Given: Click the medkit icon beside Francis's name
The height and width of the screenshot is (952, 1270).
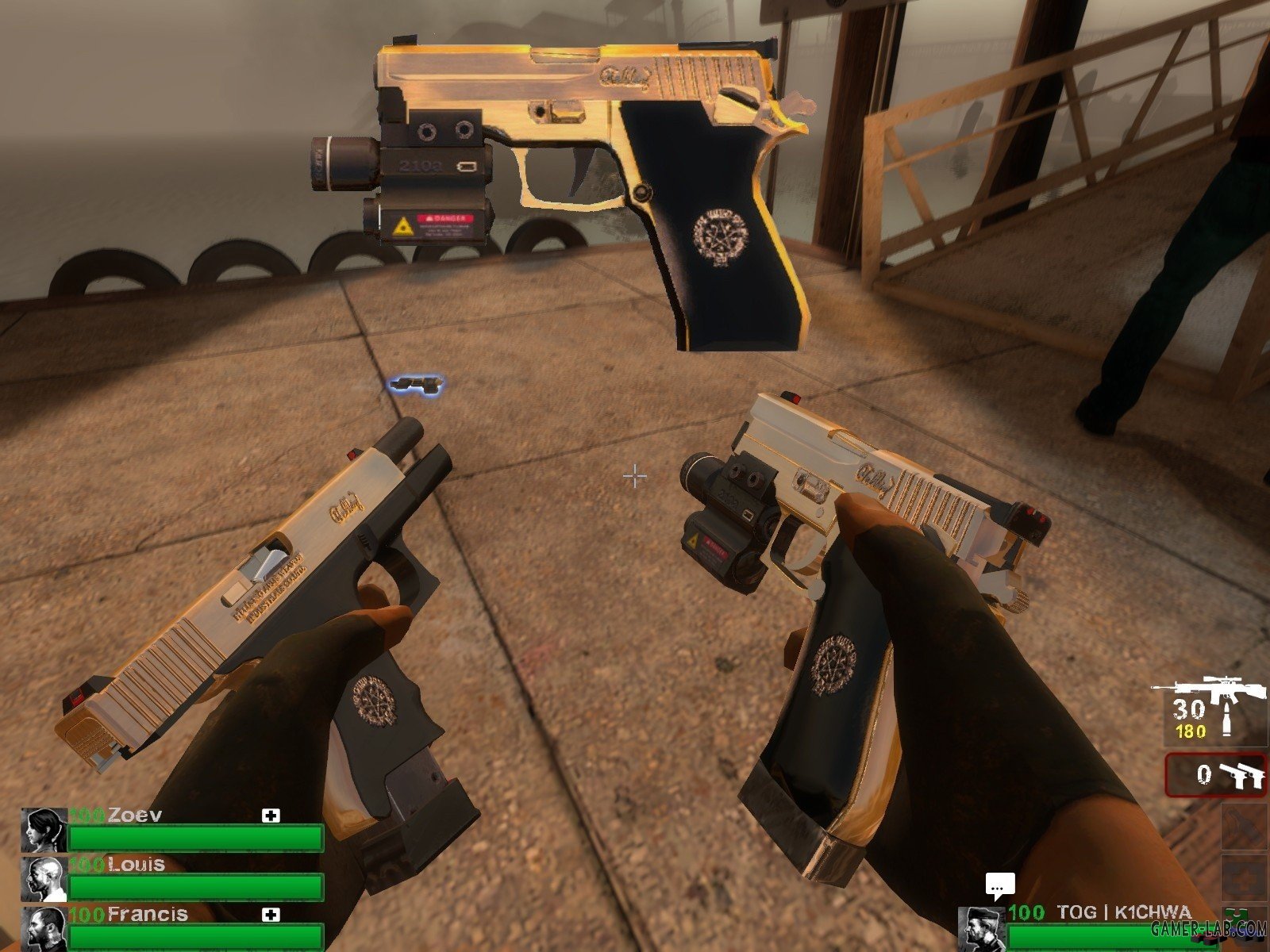Looking at the screenshot, I should click(271, 915).
